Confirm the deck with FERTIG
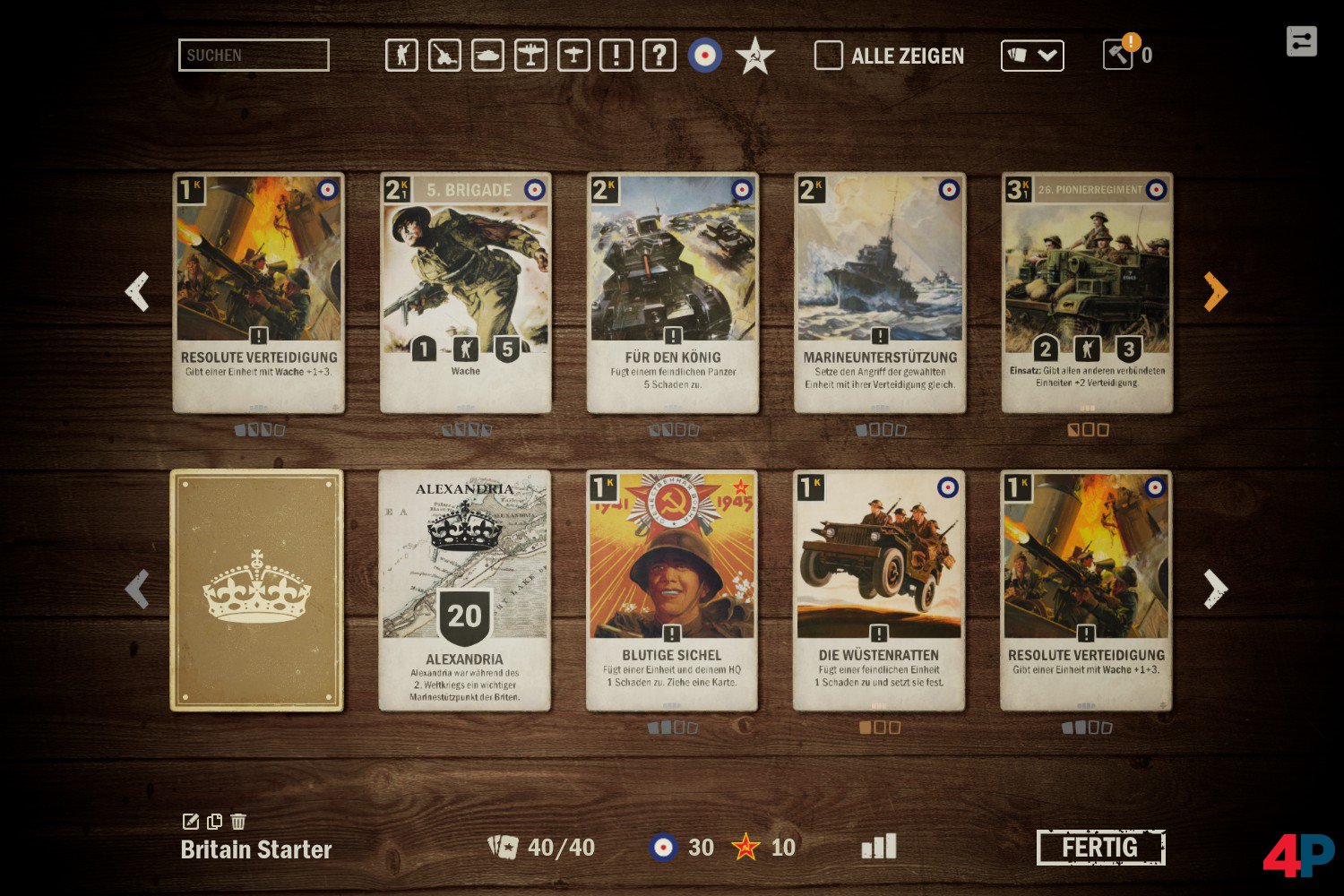 click(1100, 848)
